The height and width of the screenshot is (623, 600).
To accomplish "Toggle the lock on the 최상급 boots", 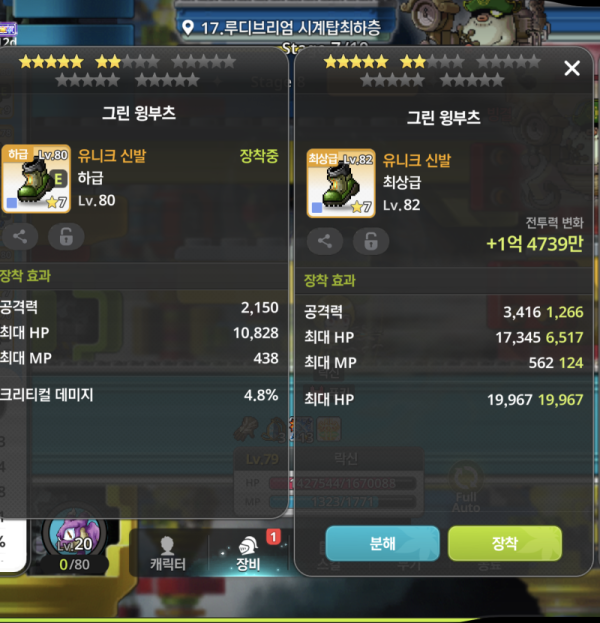I will coord(370,241).
